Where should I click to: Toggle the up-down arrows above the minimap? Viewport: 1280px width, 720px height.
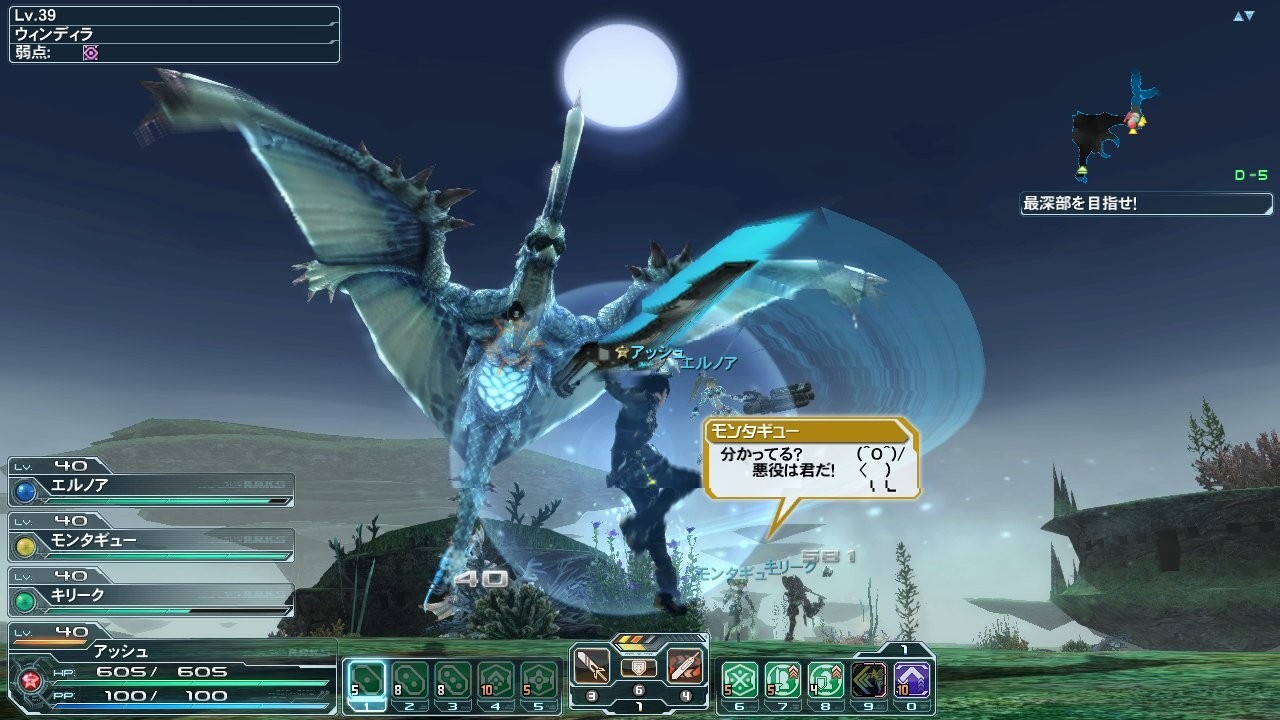point(1243,16)
